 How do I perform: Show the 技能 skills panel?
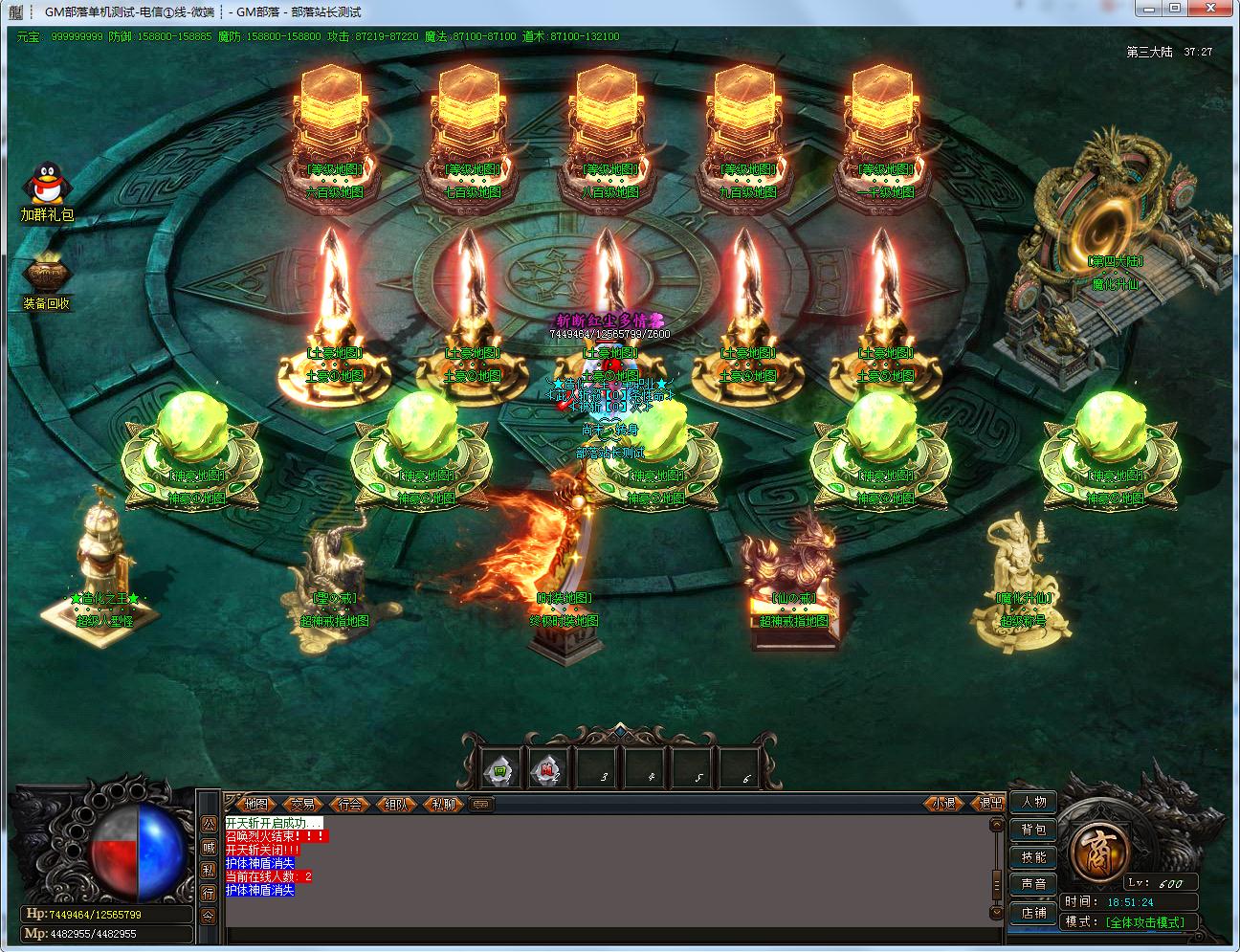click(x=1033, y=857)
